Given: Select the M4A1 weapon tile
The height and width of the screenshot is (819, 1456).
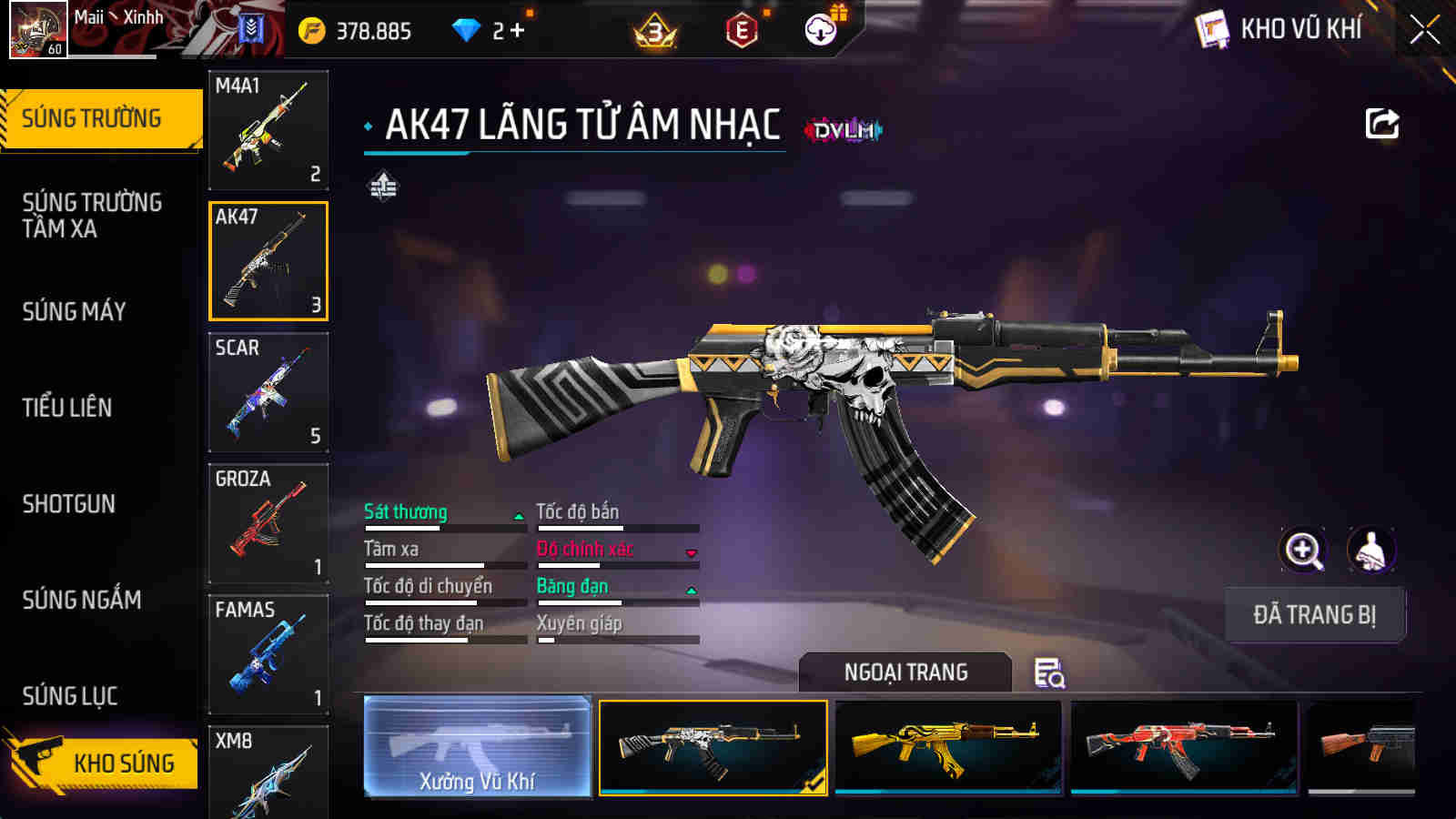Looking at the screenshot, I should (x=268, y=130).
